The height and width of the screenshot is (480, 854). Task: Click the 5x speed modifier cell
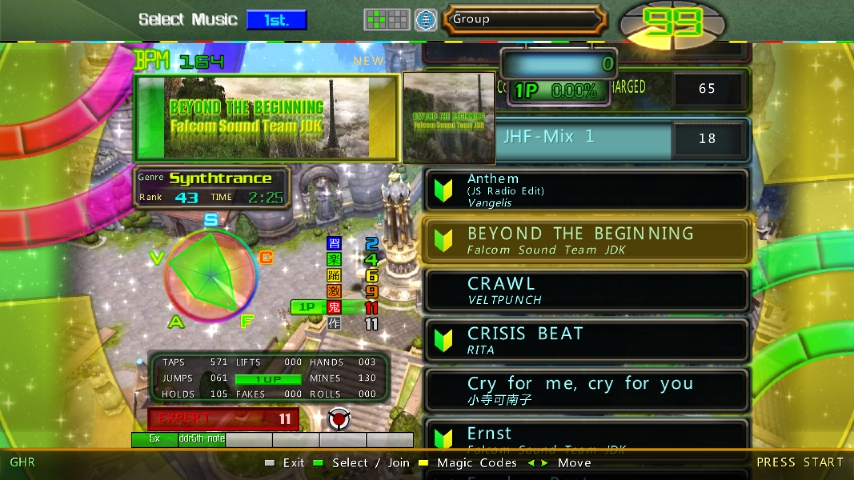154,439
